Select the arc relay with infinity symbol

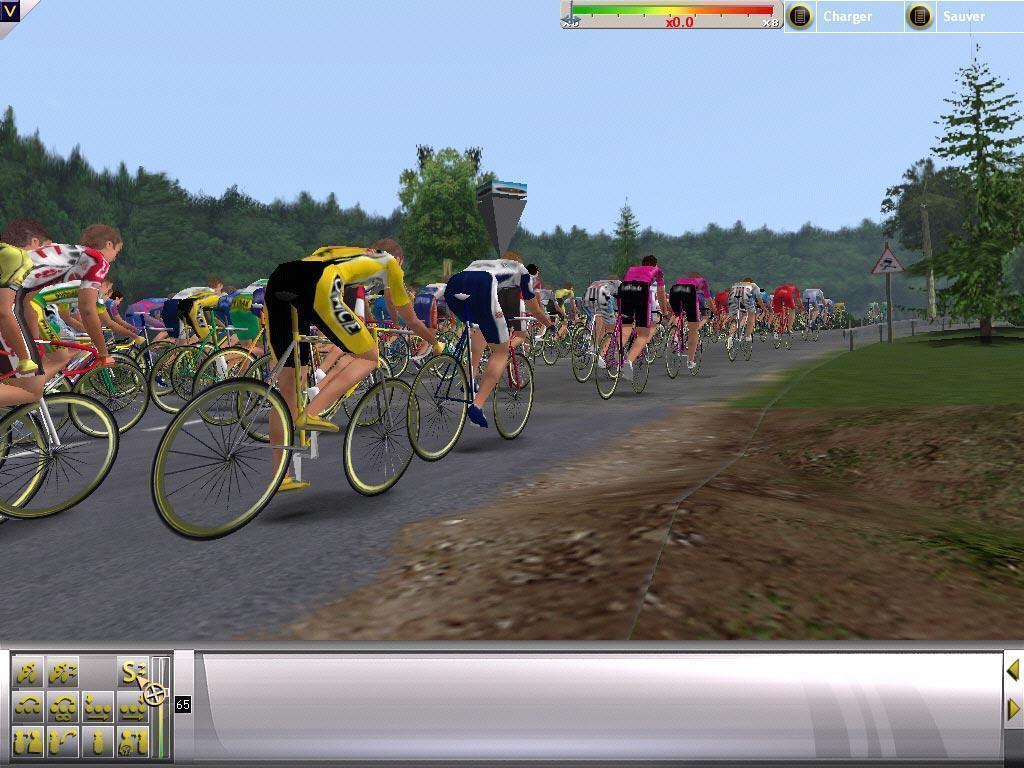pos(63,707)
